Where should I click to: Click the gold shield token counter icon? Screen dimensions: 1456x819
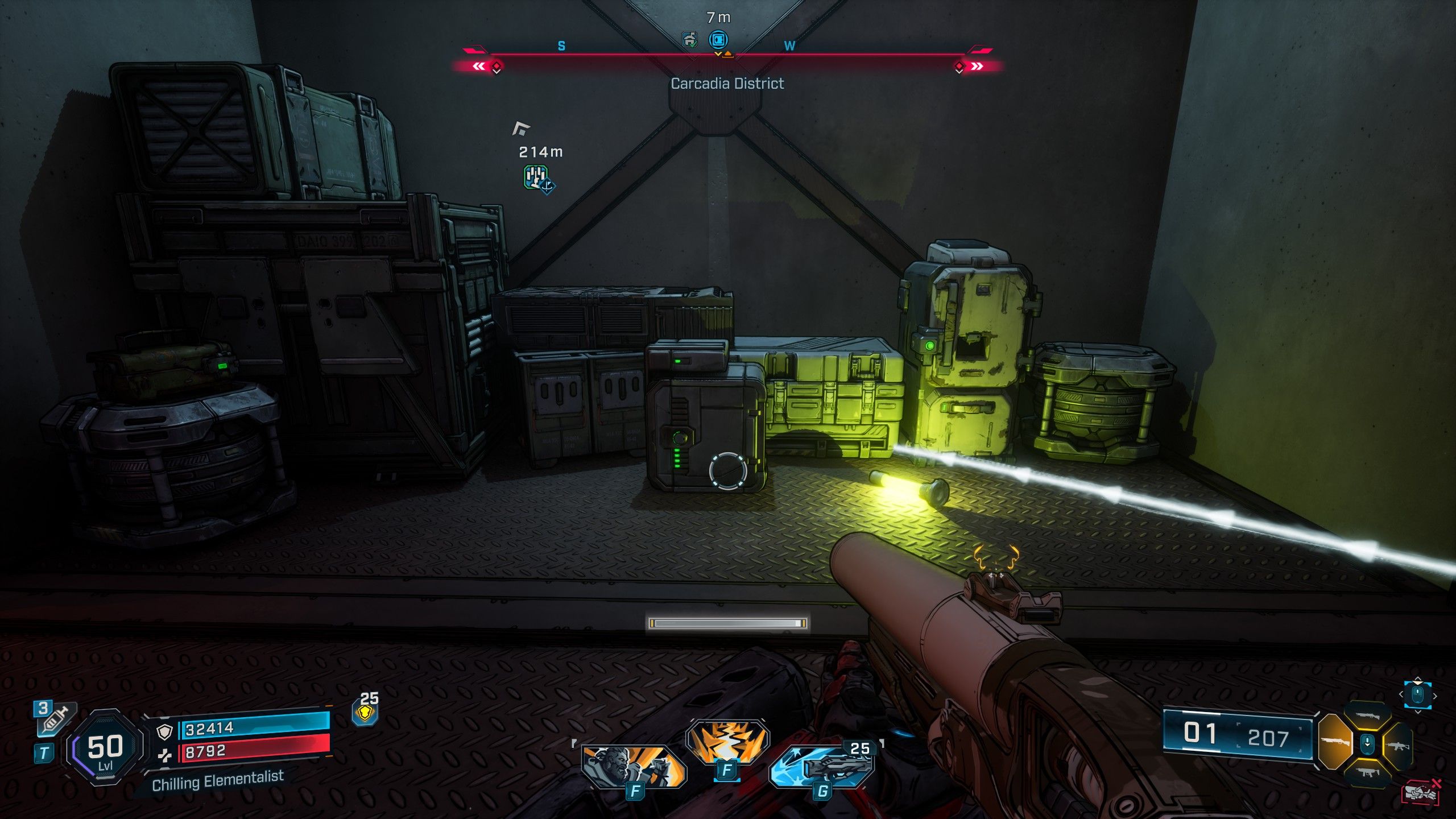(x=366, y=714)
